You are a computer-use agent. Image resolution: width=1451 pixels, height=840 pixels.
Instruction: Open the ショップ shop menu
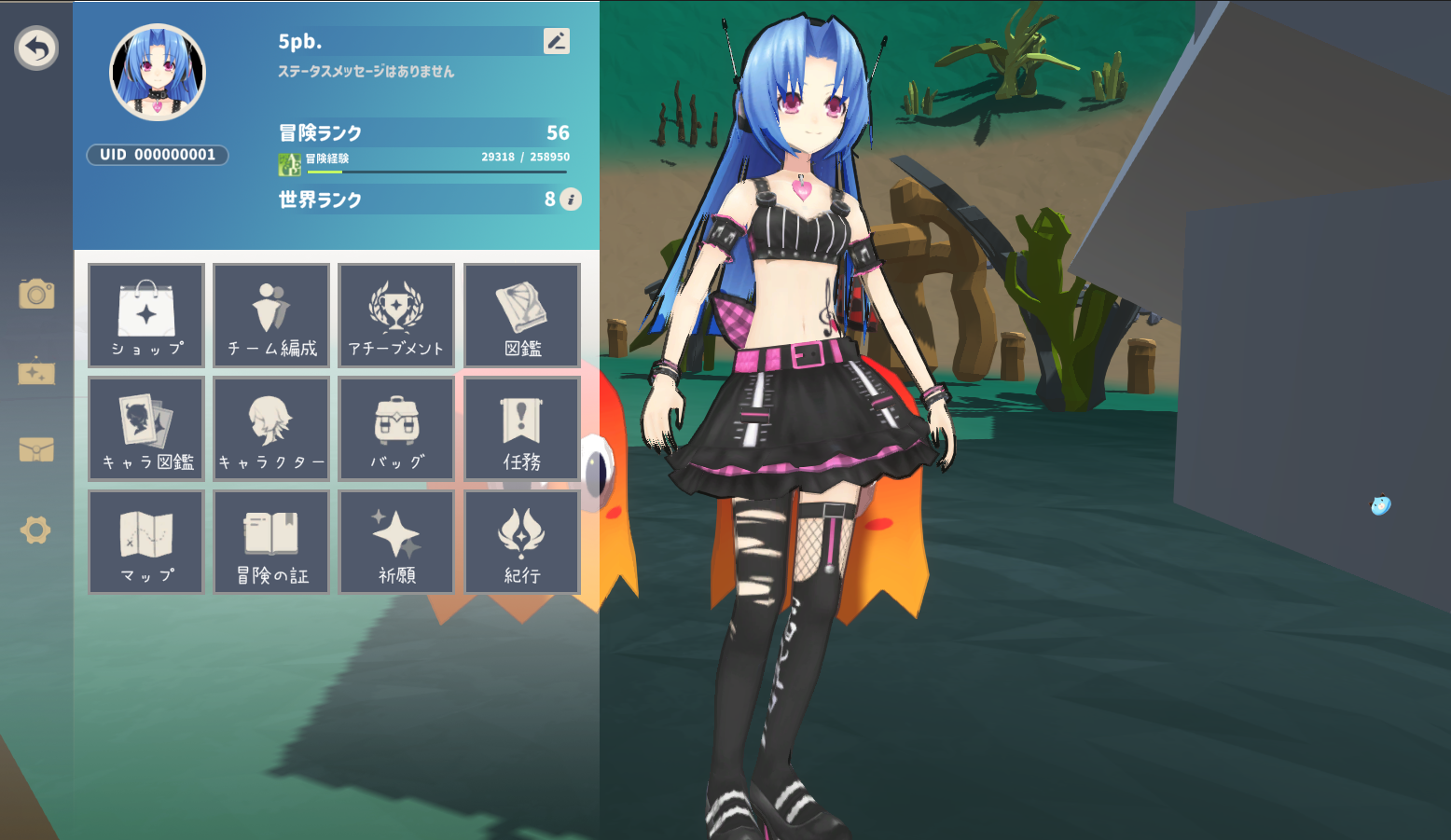[x=146, y=315]
